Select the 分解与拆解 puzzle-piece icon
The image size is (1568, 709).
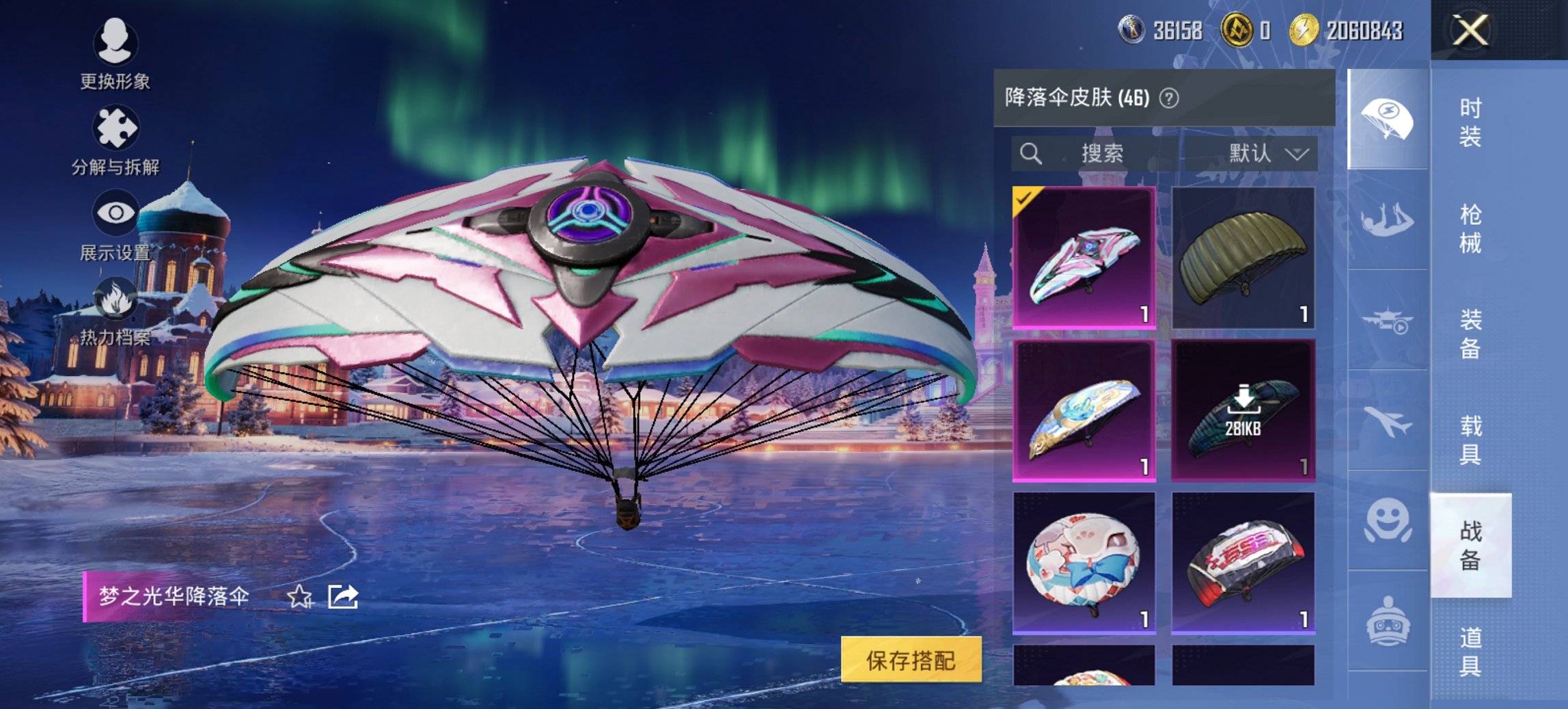pyautogui.click(x=116, y=126)
